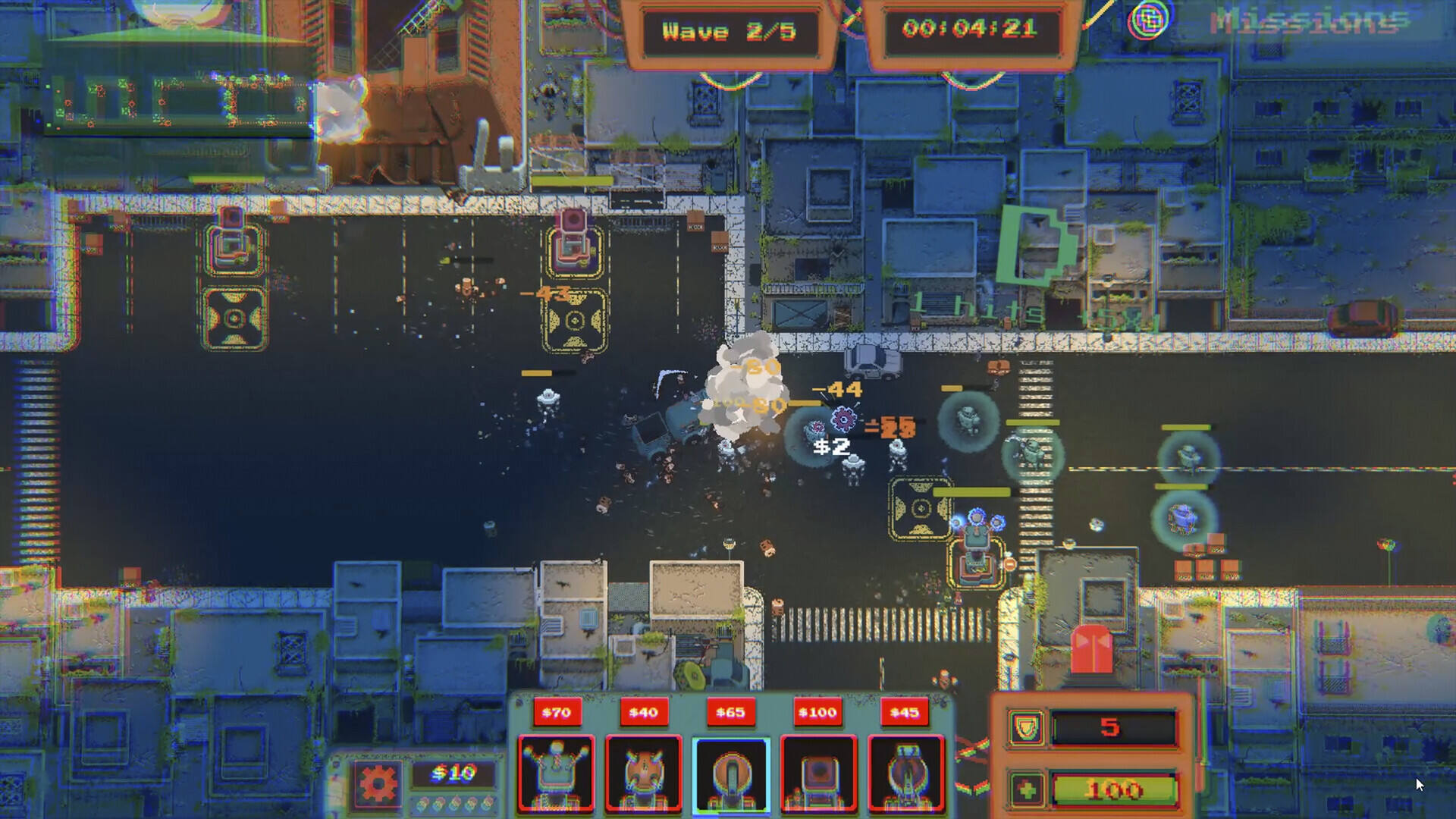Open settings with the orange gear icon
1456x819 pixels.
[377, 783]
